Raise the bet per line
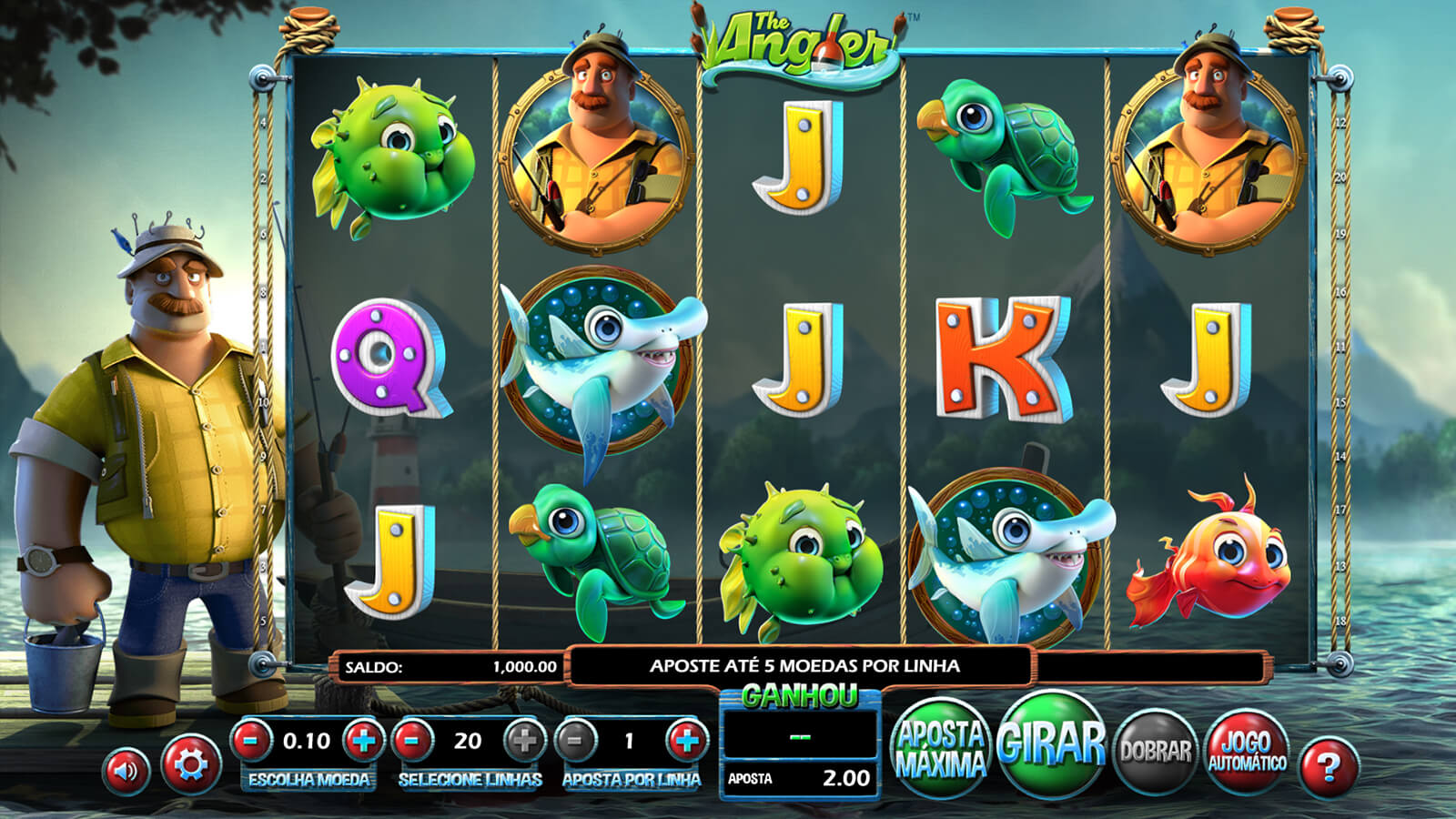1456x819 pixels. [x=686, y=741]
